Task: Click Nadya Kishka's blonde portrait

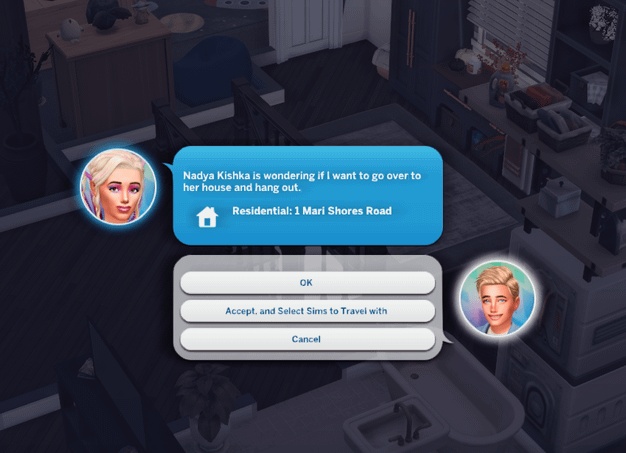Action: click(118, 187)
